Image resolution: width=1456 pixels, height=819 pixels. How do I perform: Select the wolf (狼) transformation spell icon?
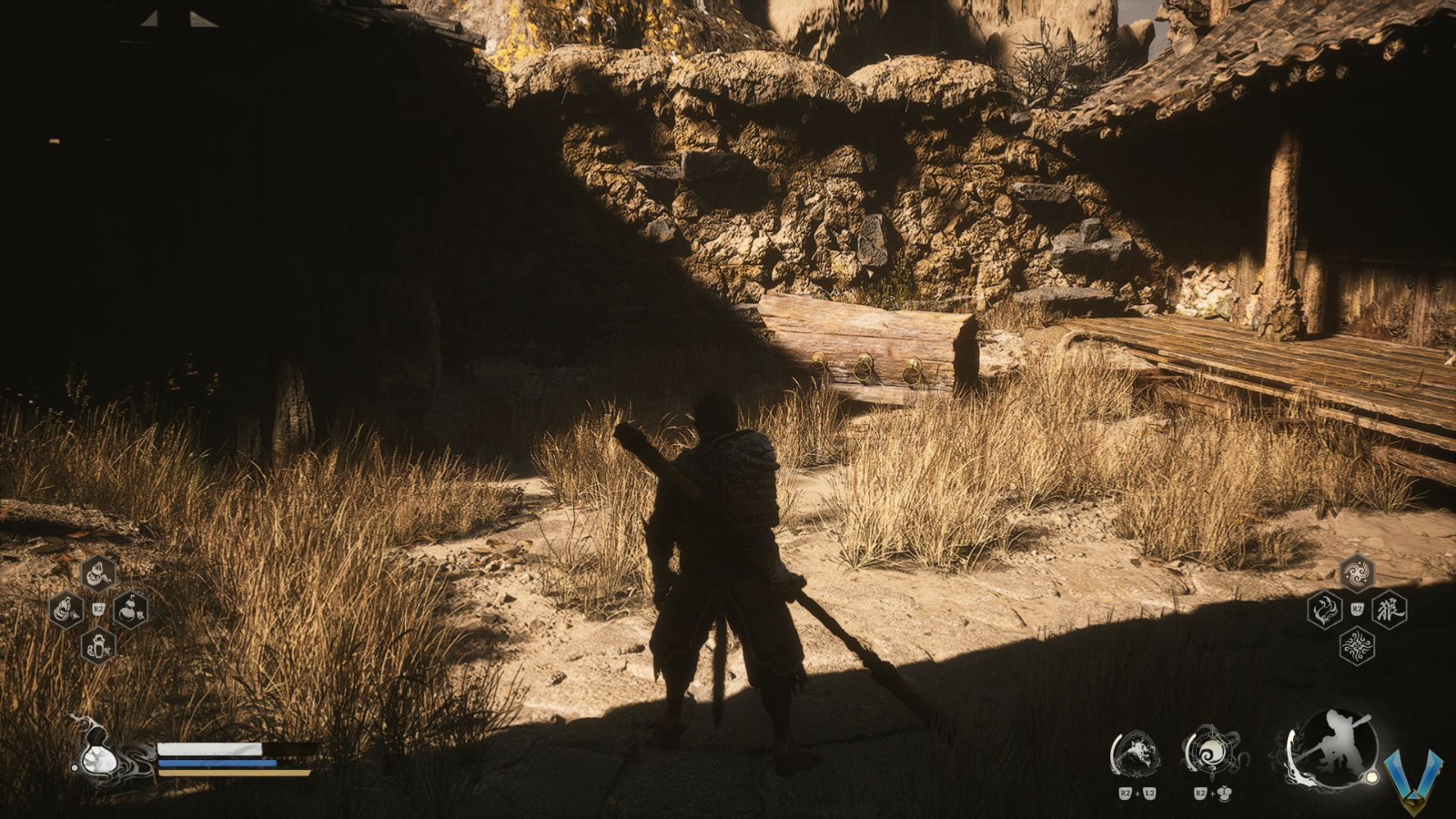click(1389, 609)
